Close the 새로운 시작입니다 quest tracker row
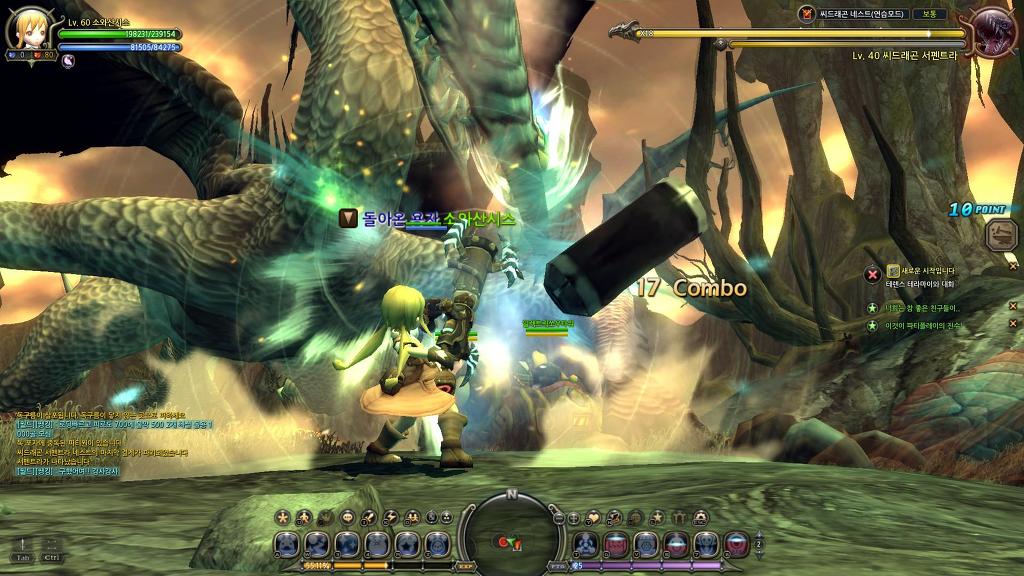This screenshot has width=1024, height=576. [x=1012, y=269]
